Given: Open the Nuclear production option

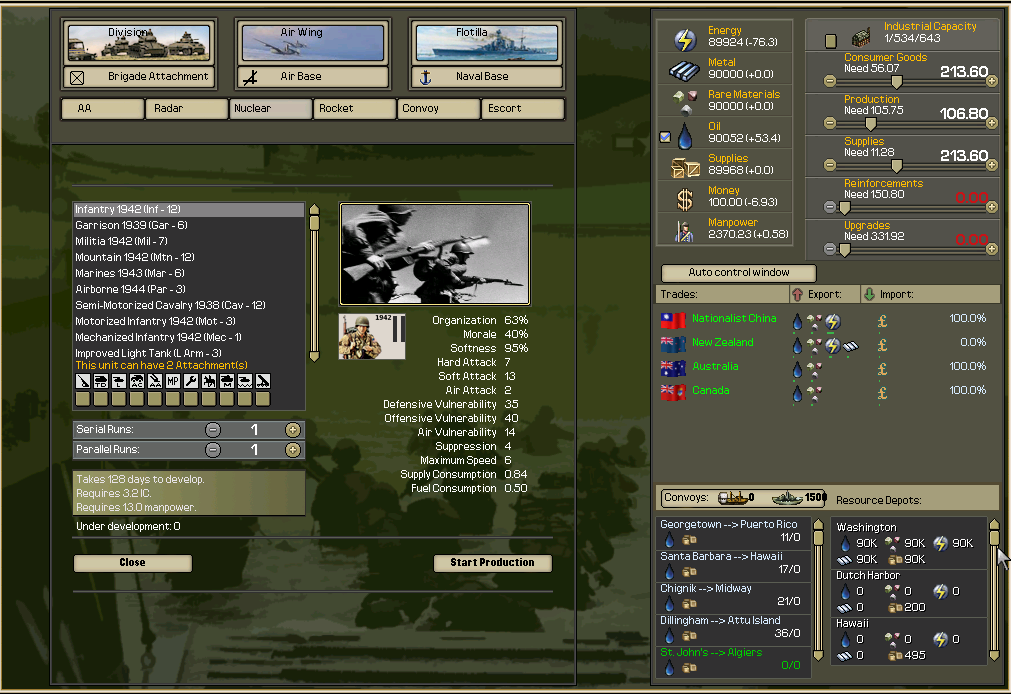Looking at the screenshot, I should 271,109.
